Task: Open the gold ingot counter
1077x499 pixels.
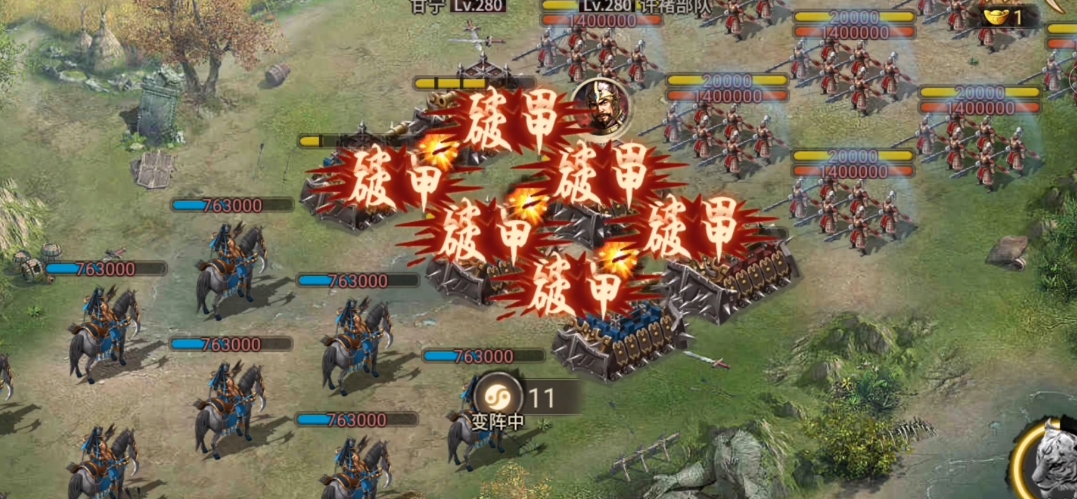Action: (1003, 16)
